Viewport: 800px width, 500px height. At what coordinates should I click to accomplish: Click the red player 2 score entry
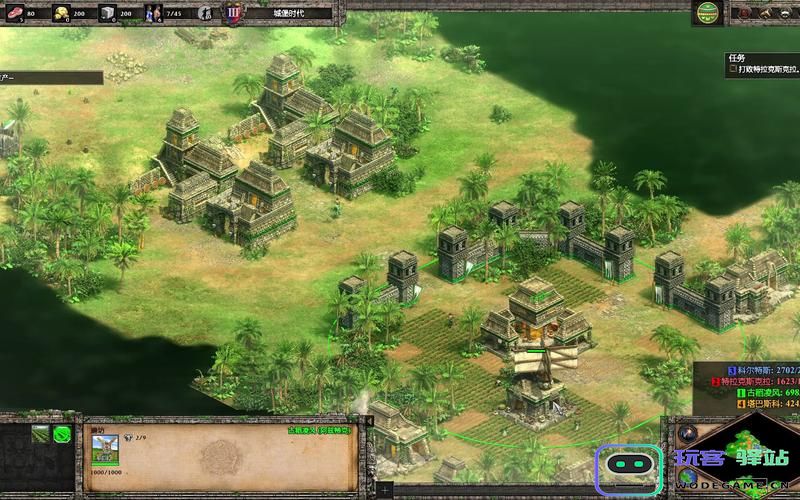click(x=762, y=381)
